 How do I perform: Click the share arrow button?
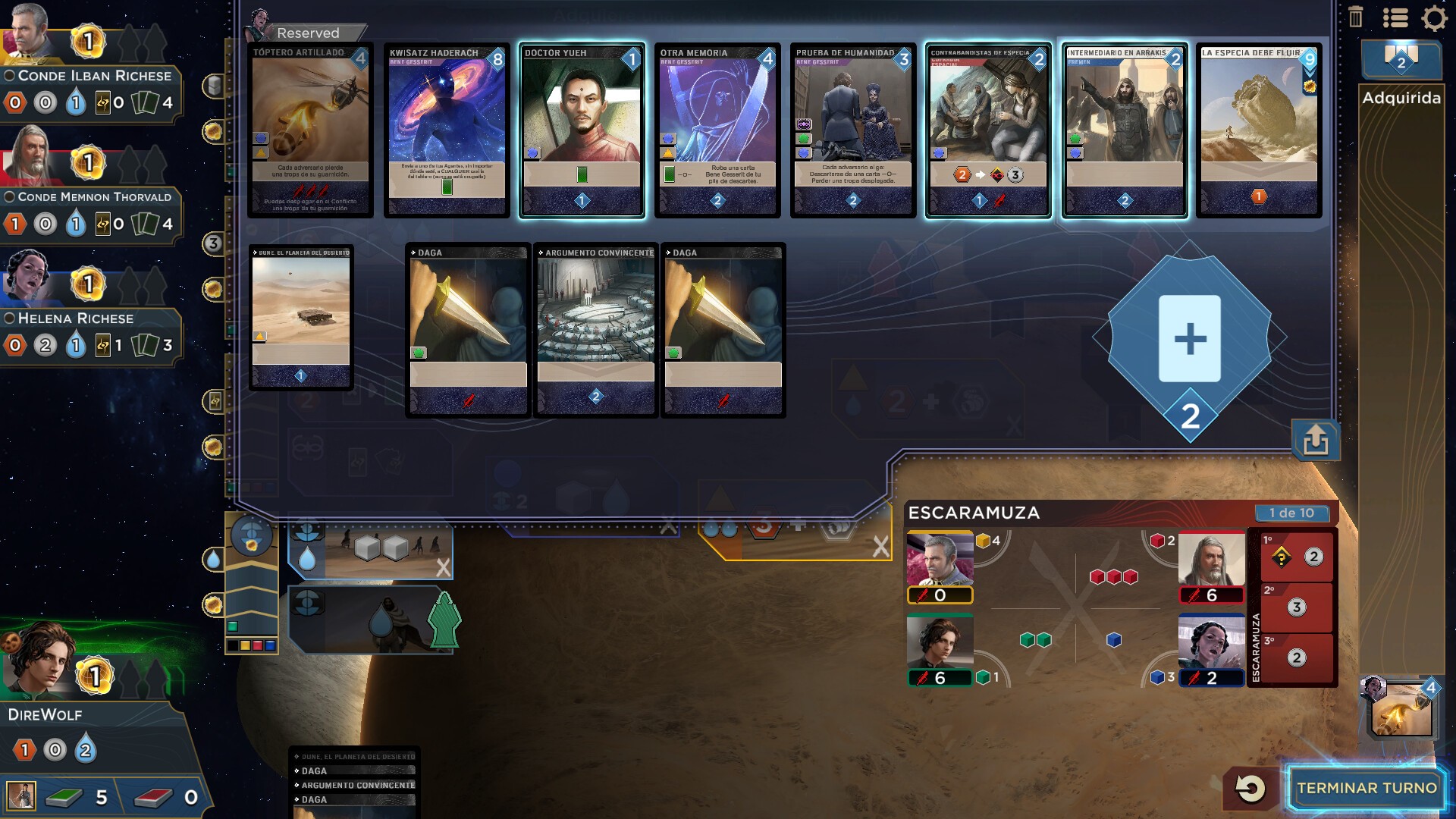point(1316,440)
